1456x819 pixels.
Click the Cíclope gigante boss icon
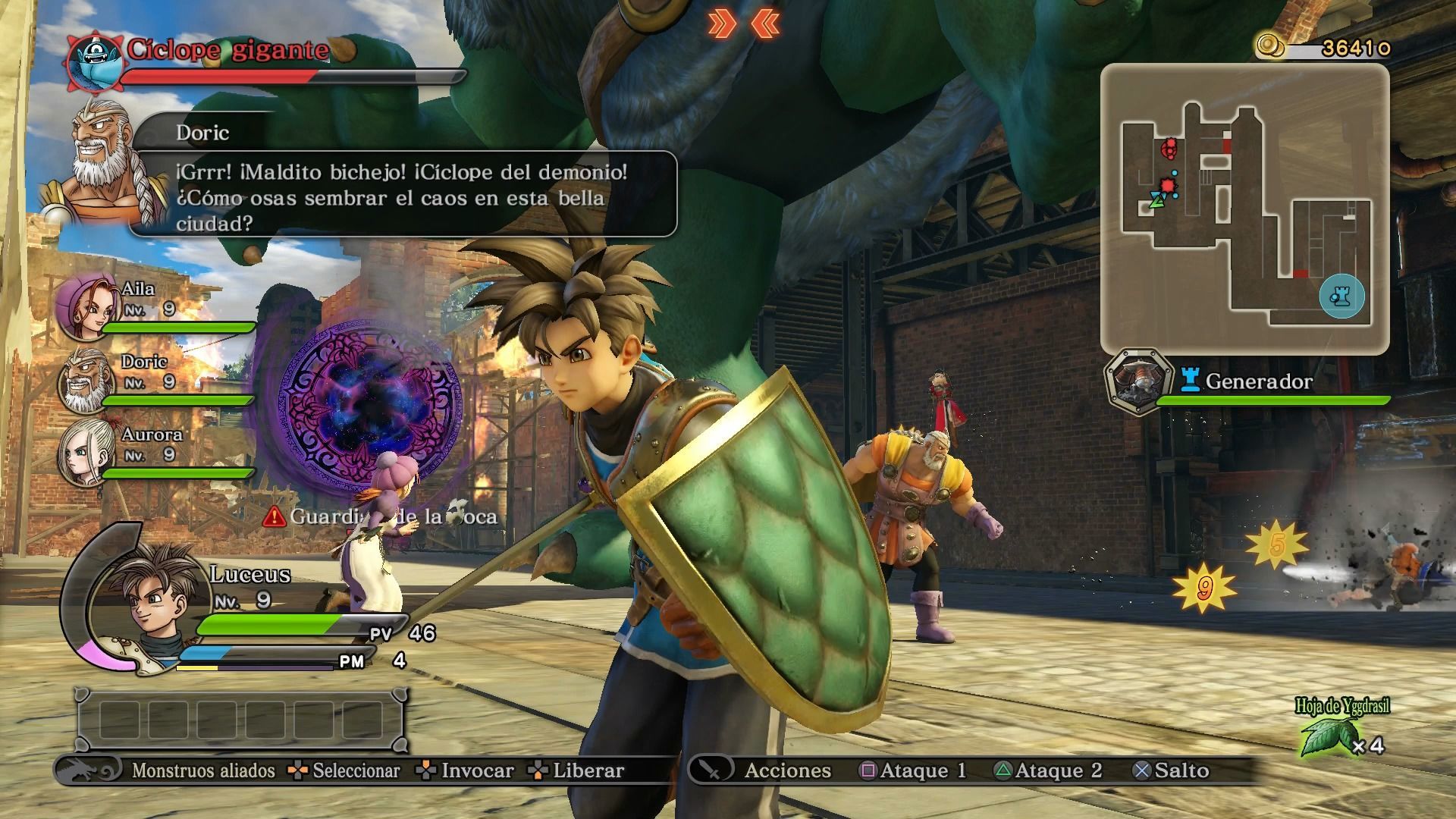[95, 61]
